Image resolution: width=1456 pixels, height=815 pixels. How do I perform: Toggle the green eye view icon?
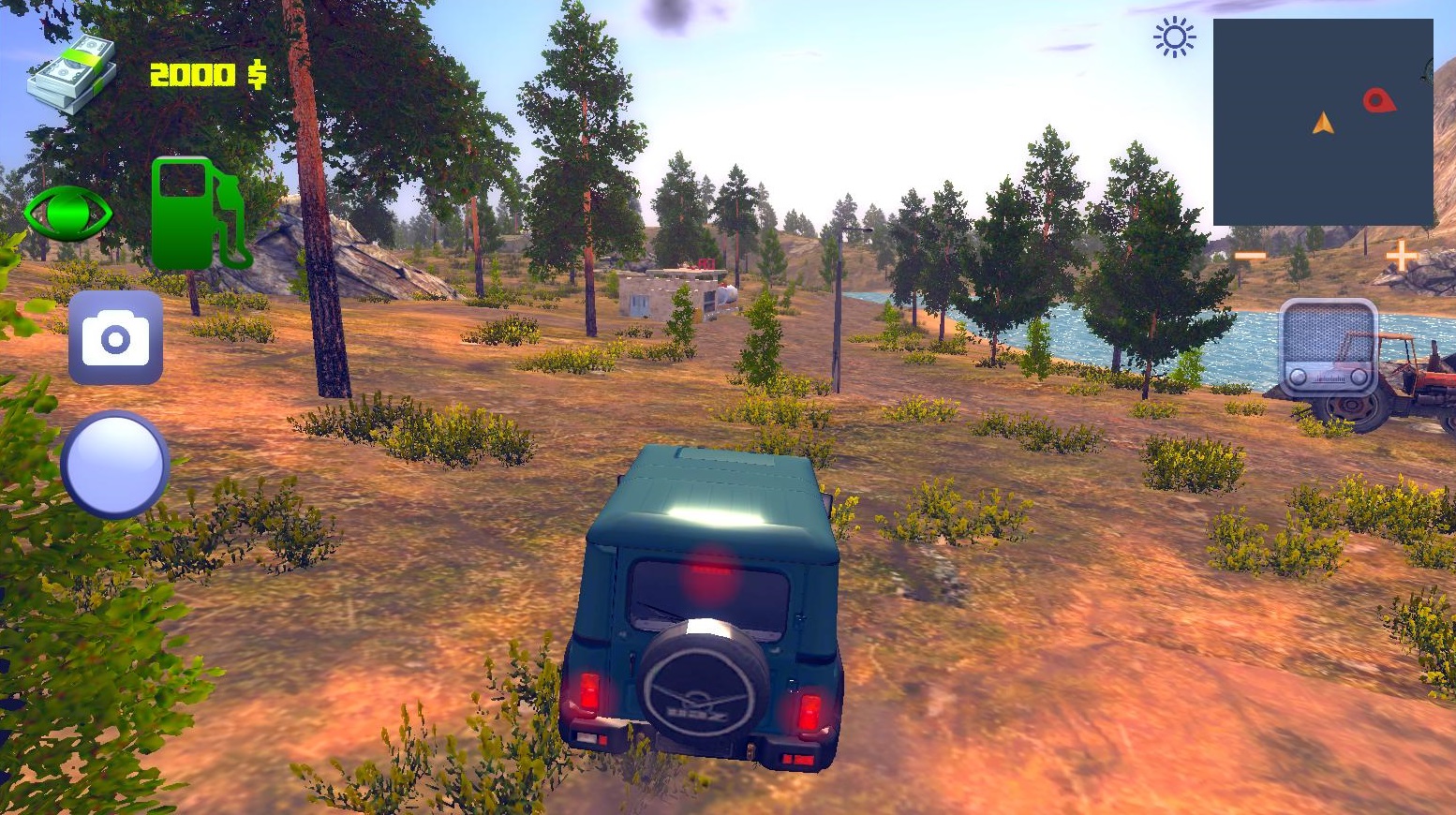(x=67, y=214)
